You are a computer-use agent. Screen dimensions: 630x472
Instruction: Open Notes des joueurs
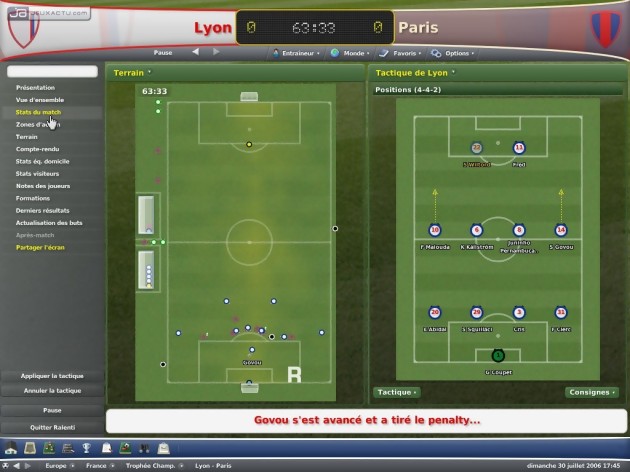[x=42, y=185]
